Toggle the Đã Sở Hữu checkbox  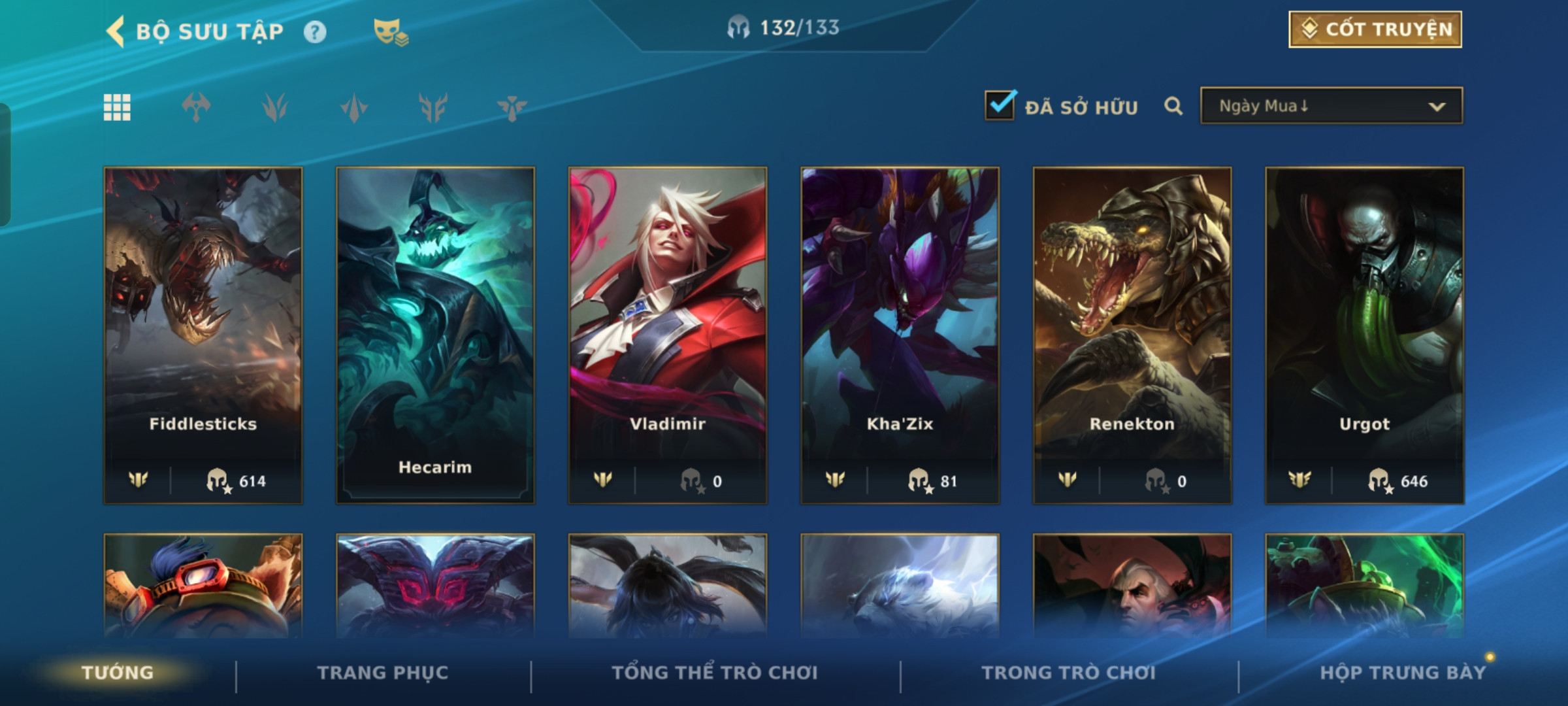tap(1000, 106)
